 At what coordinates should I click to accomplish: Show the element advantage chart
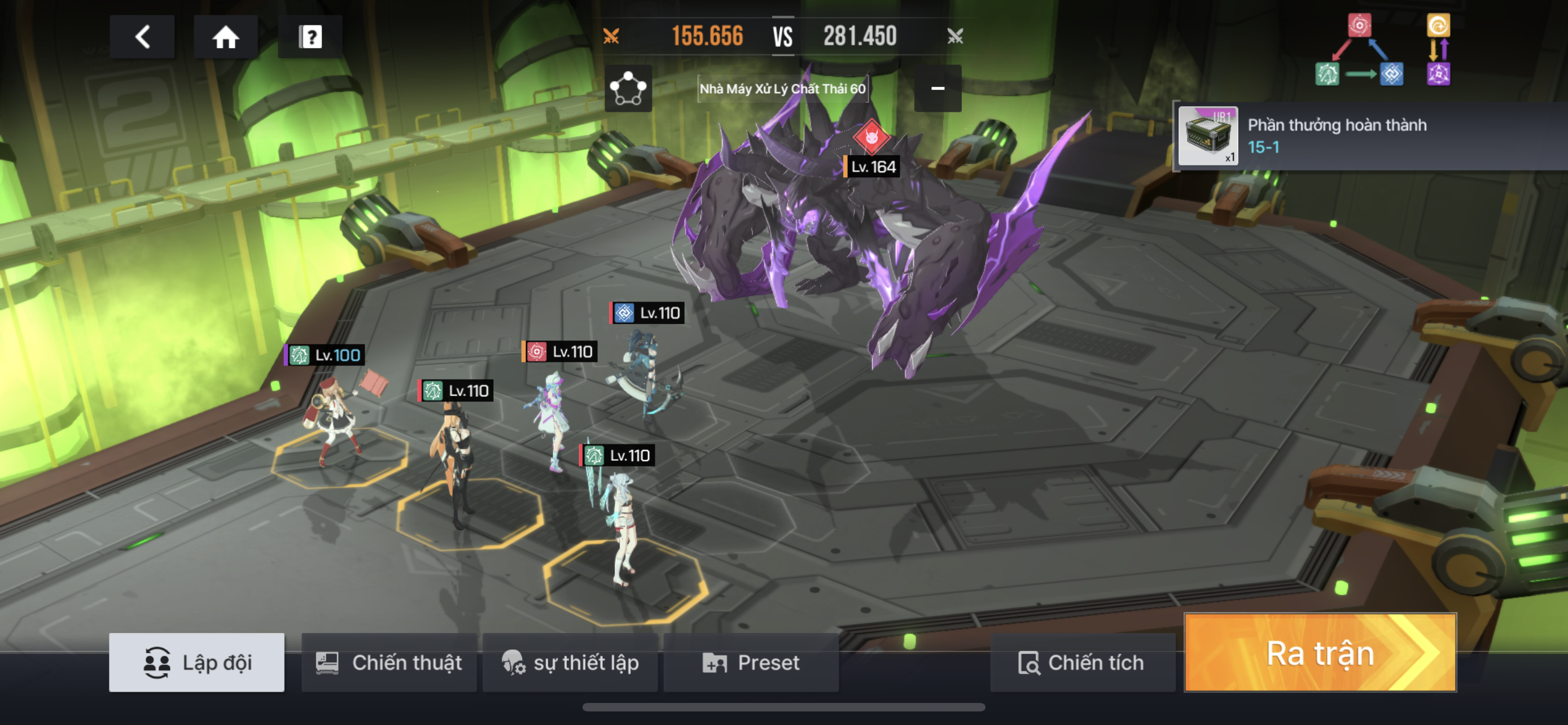coord(1382,50)
